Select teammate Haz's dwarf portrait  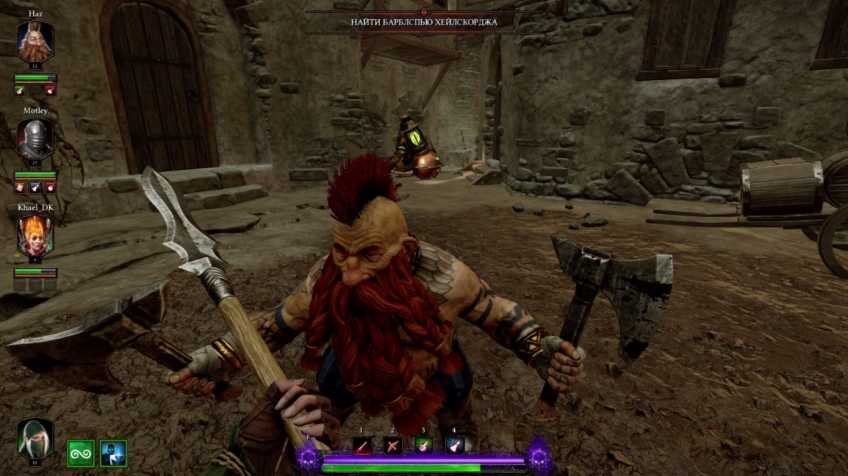click(x=35, y=42)
